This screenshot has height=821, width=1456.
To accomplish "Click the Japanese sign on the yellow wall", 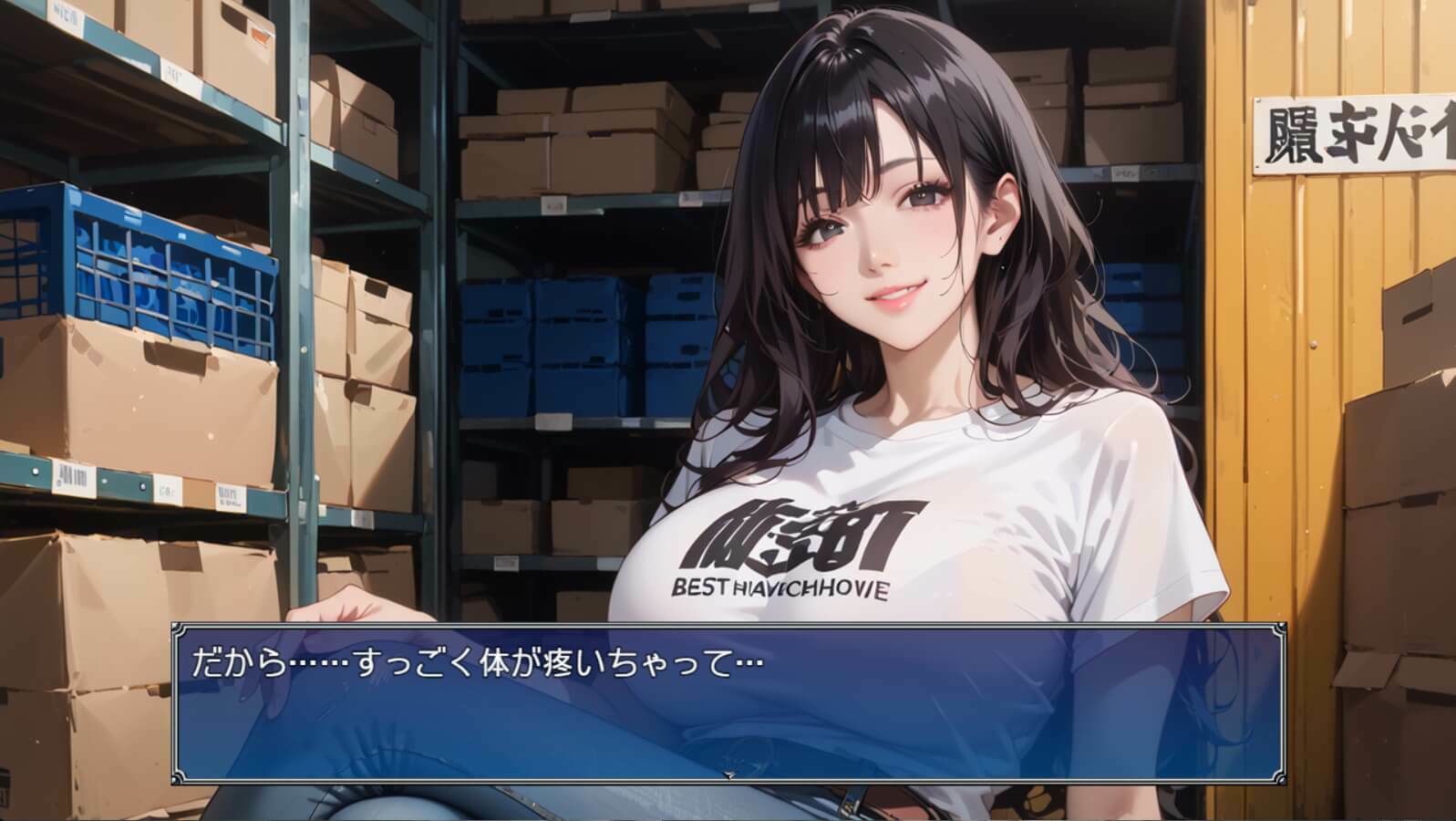I will pos(1349,132).
